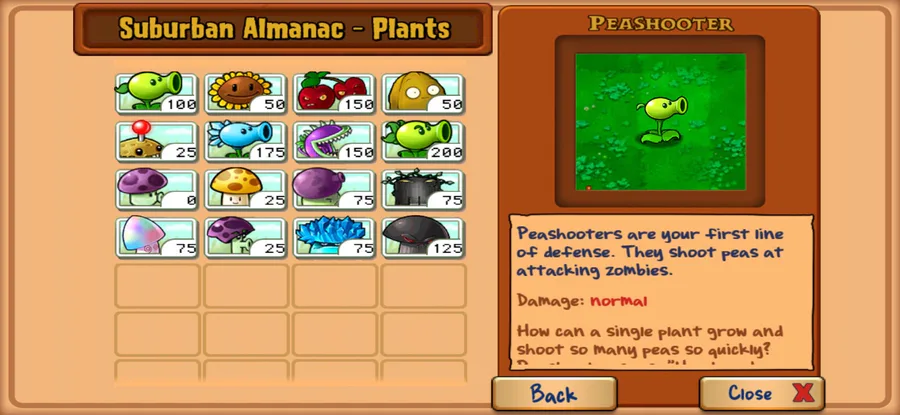Open the Sun-shroom entry

(x=246, y=189)
